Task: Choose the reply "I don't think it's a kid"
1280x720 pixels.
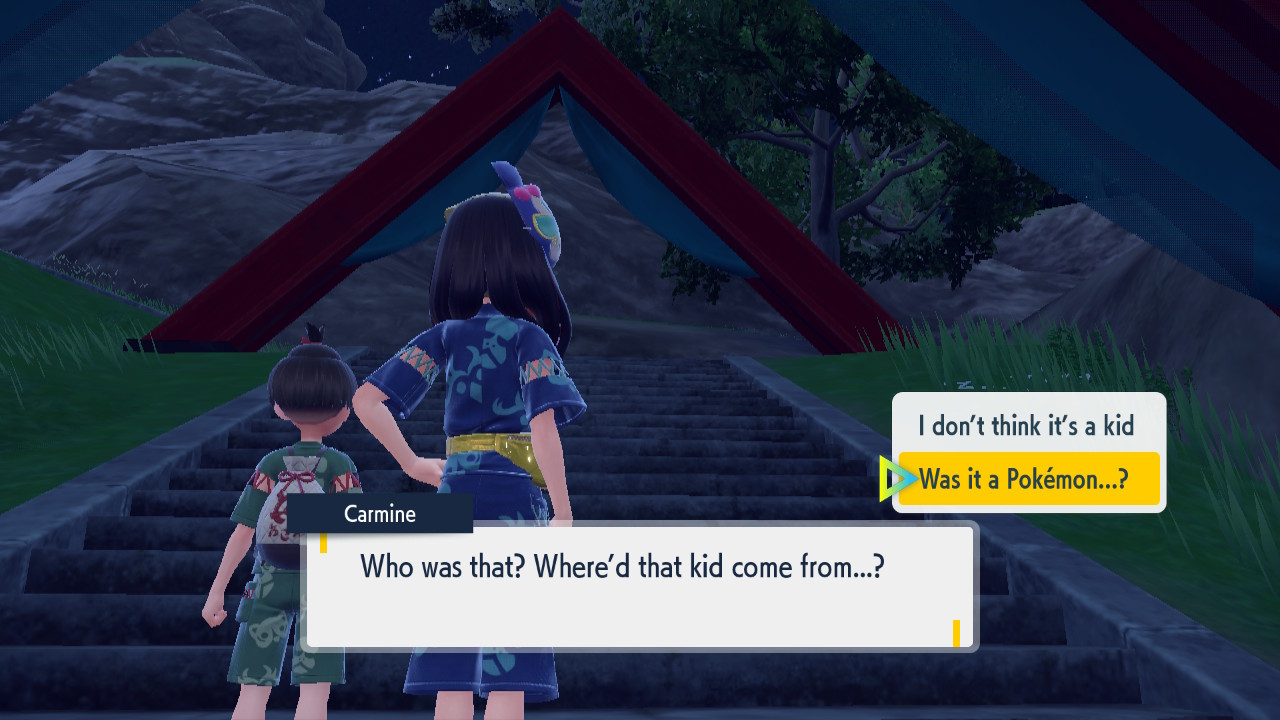Action: (x=1026, y=426)
